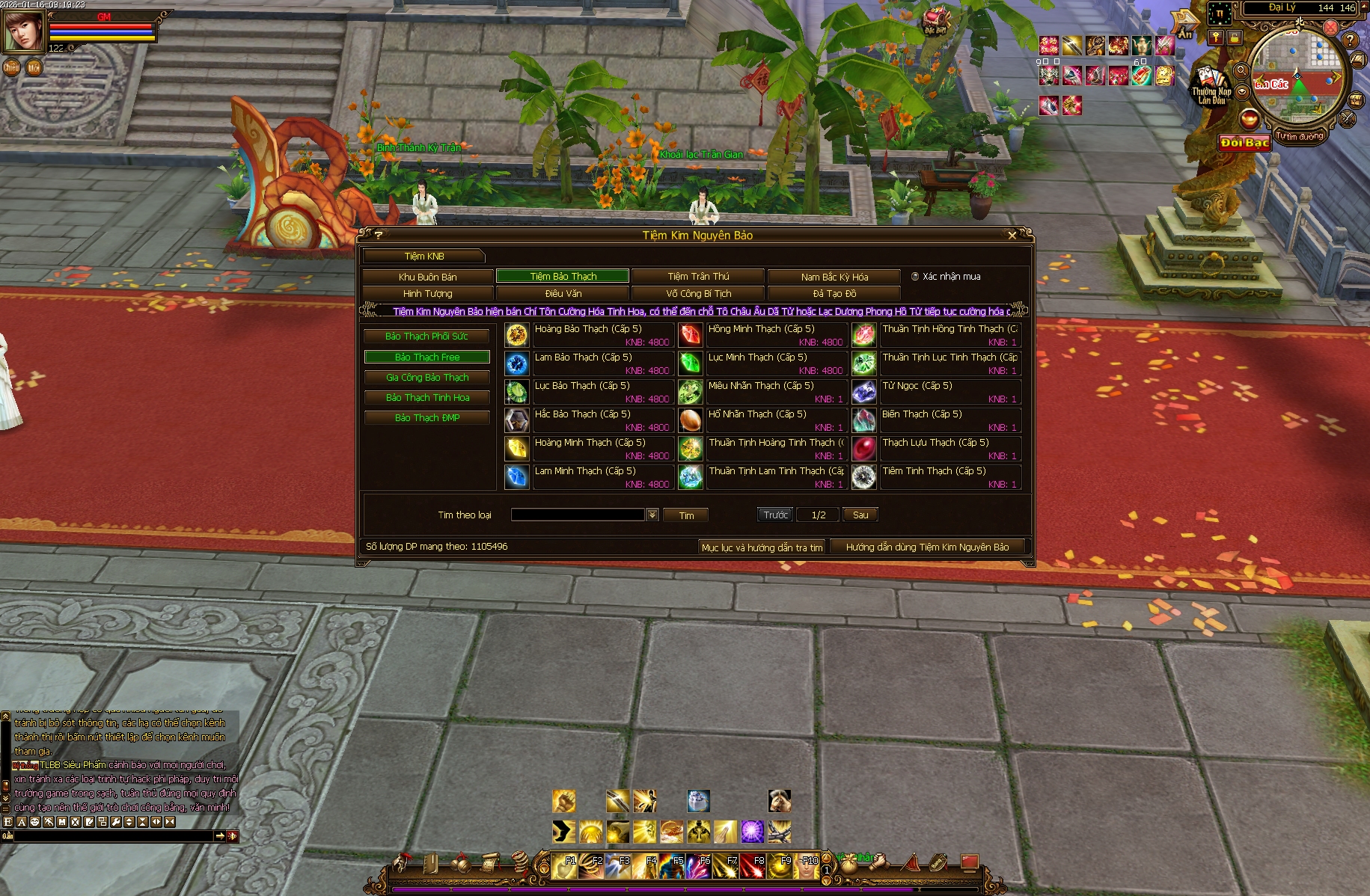Click the Đổi Bạc button
This screenshot has height=896, width=1370.
(1244, 143)
